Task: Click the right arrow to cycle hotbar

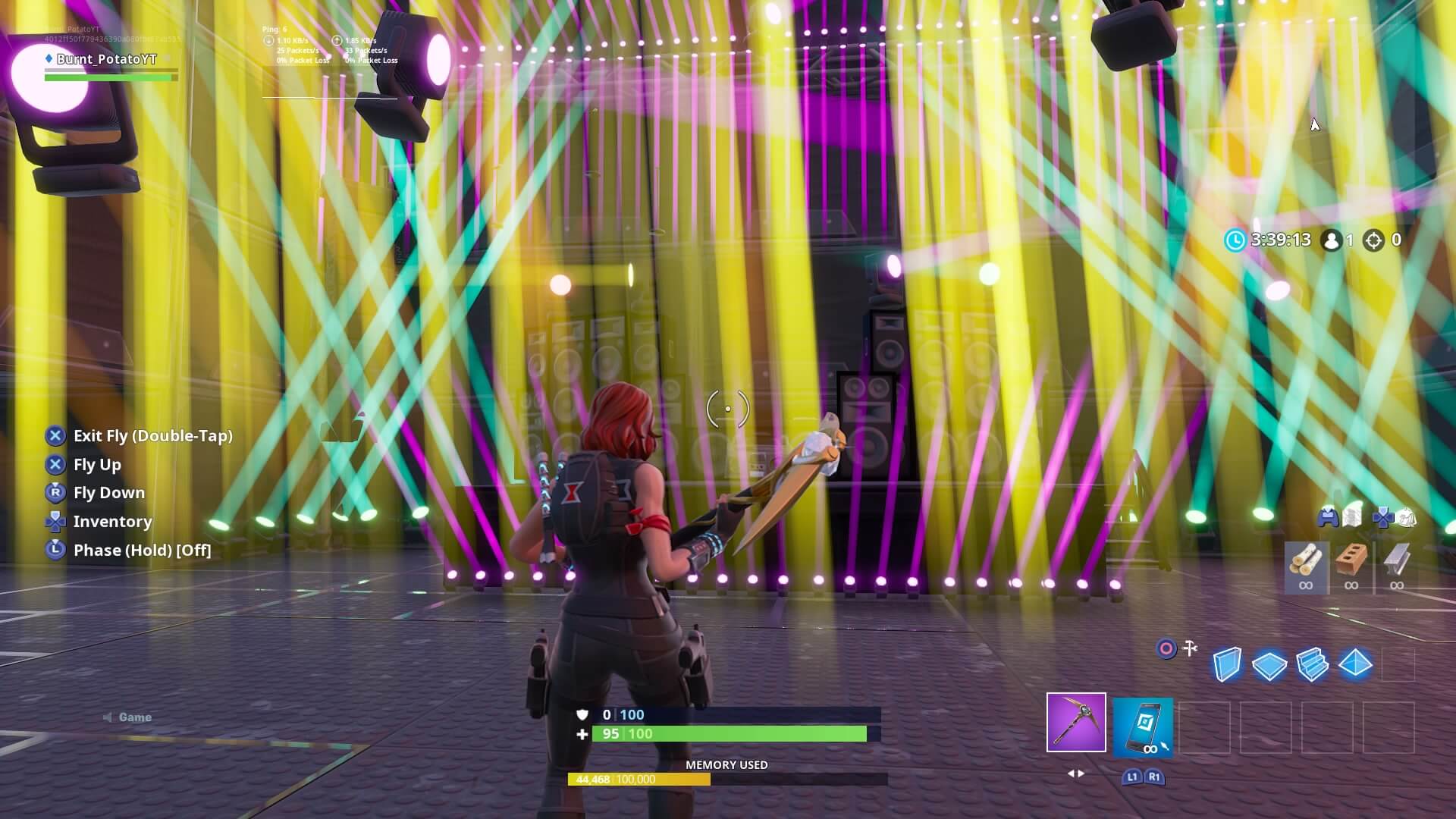Action: tap(1081, 773)
